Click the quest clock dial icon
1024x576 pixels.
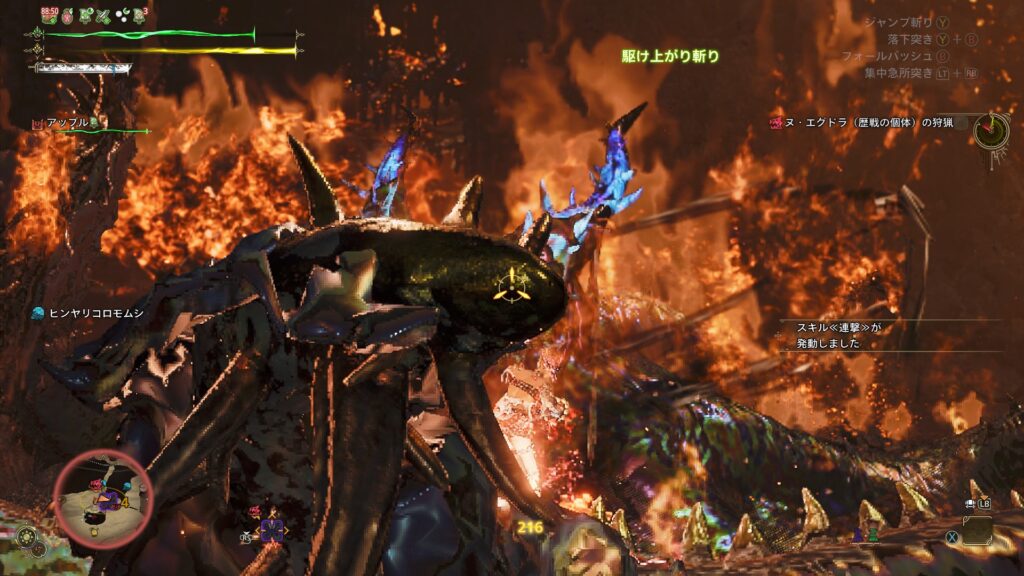click(x=991, y=129)
